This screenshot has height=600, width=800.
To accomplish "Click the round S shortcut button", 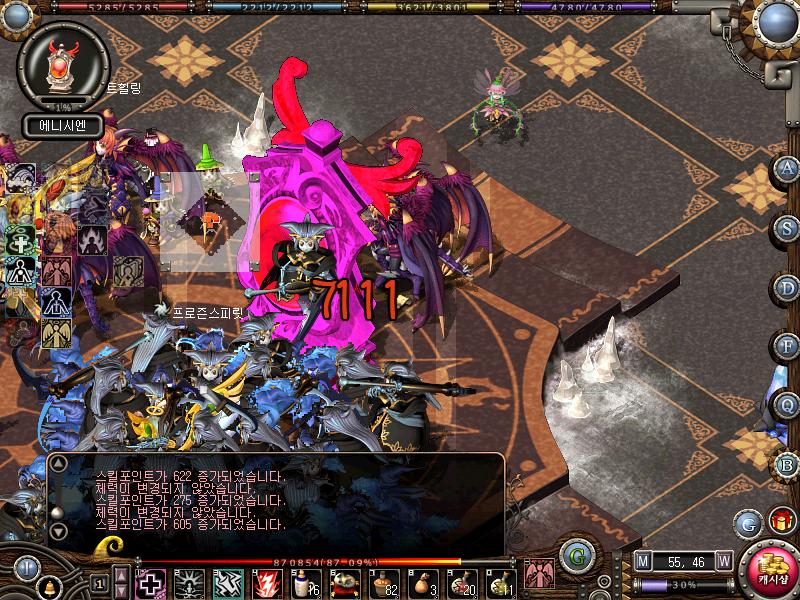I will click(x=788, y=228).
